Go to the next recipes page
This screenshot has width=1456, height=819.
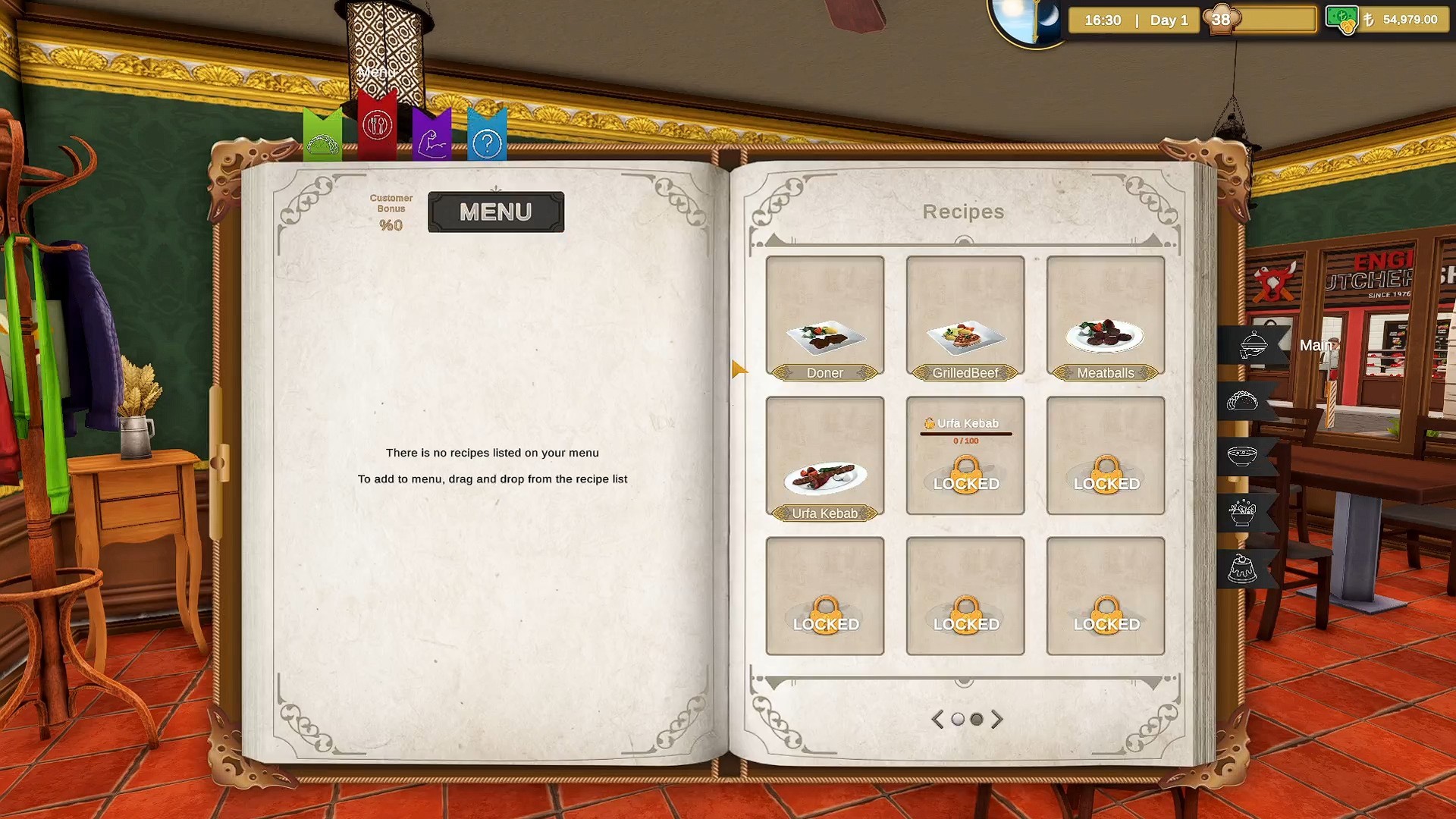coord(997,719)
